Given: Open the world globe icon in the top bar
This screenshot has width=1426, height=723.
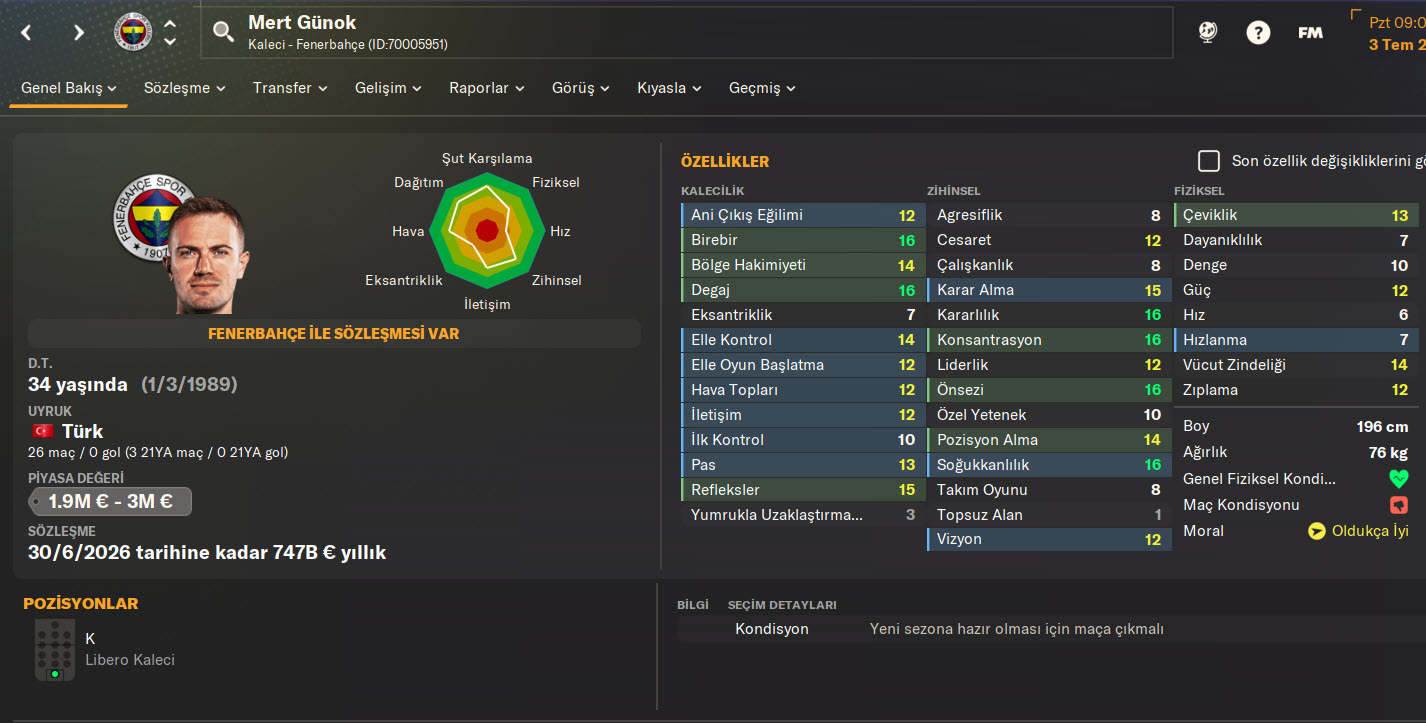Looking at the screenshot, I should (1207, 33).
